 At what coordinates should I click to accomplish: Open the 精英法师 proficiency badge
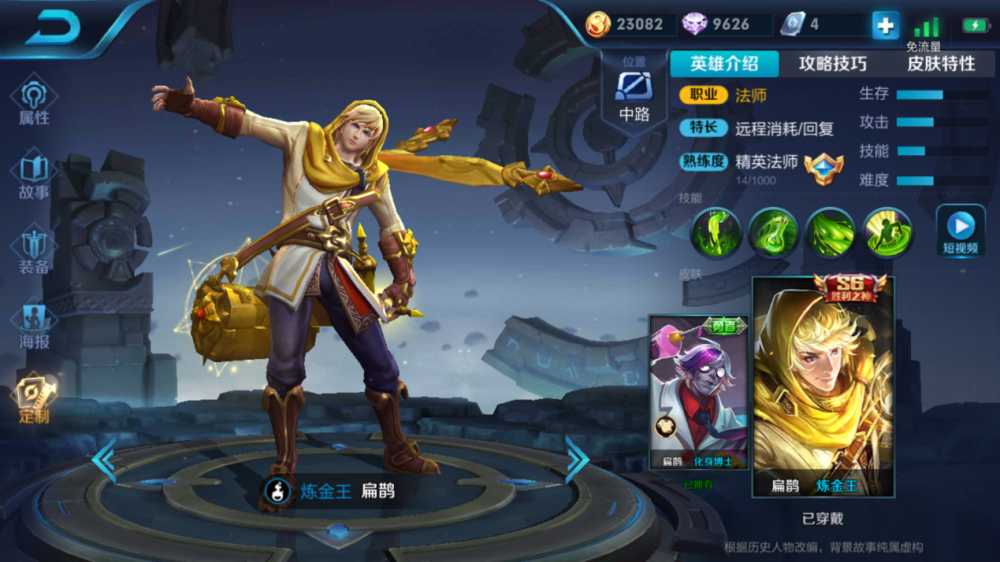coord(823,165)
